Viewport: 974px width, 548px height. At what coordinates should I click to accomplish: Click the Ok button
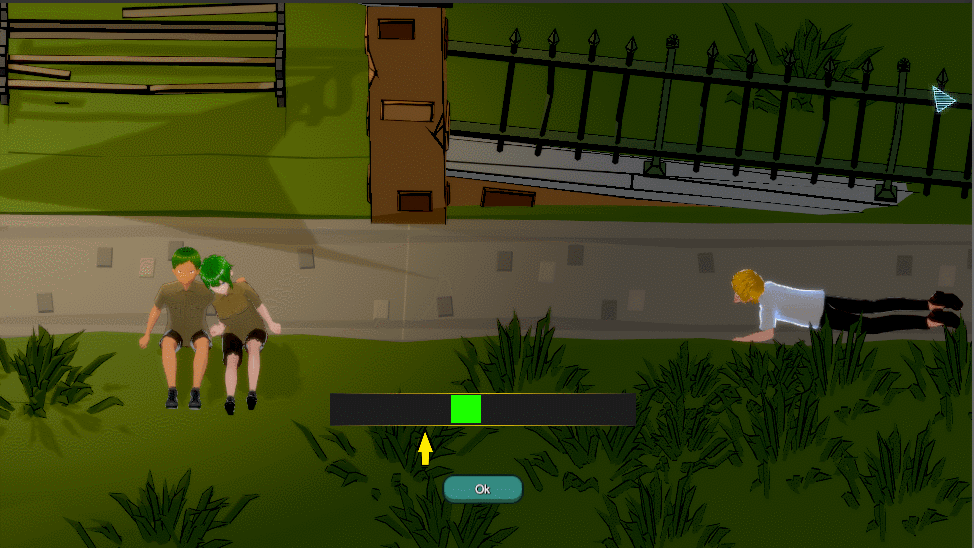click(483, 489)
